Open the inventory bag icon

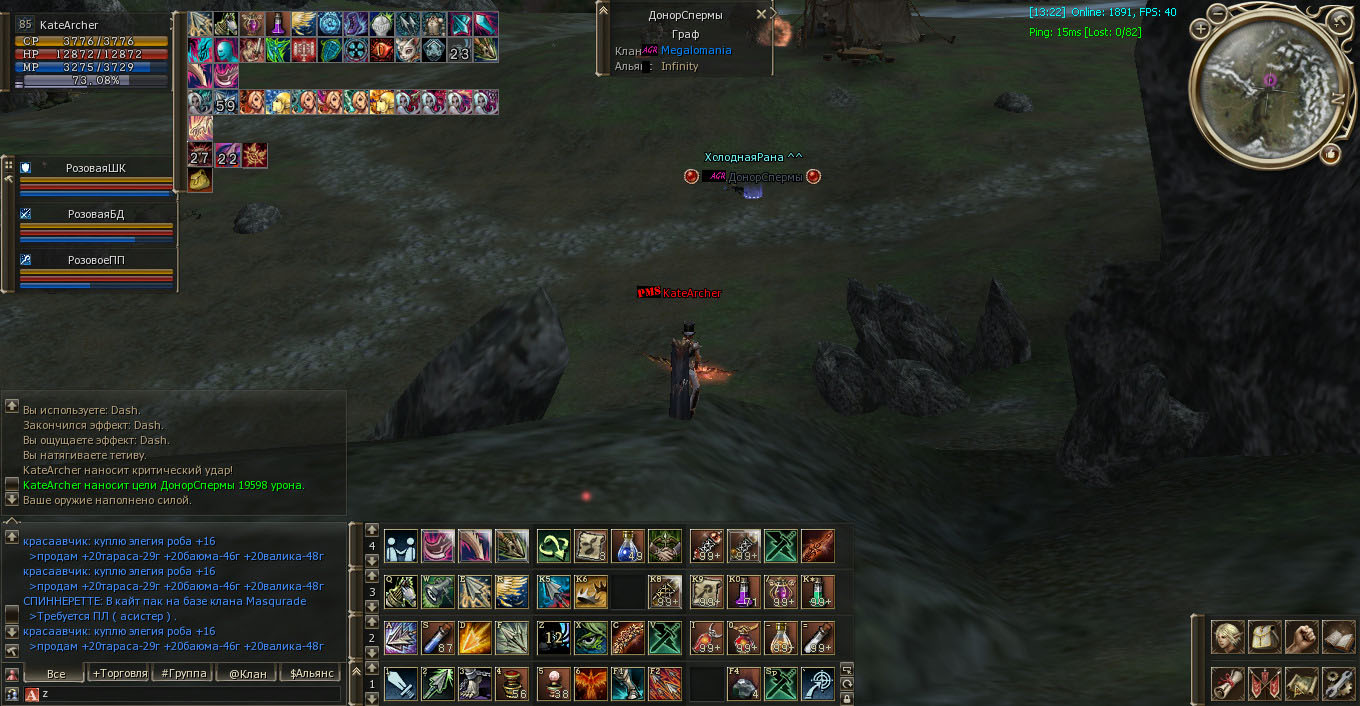1264,637
